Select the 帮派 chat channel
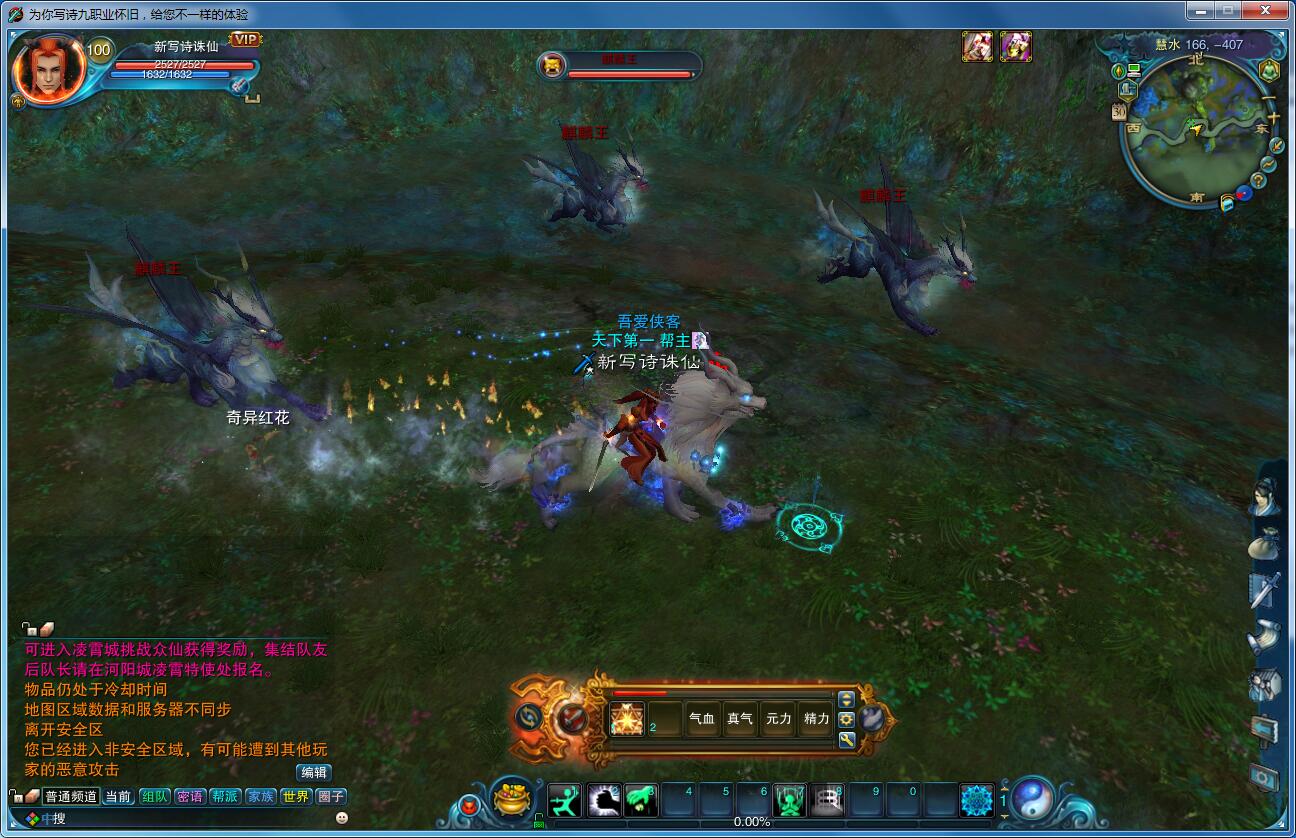Viewport: 1296px width, 838px height. [x=225, y=797]
